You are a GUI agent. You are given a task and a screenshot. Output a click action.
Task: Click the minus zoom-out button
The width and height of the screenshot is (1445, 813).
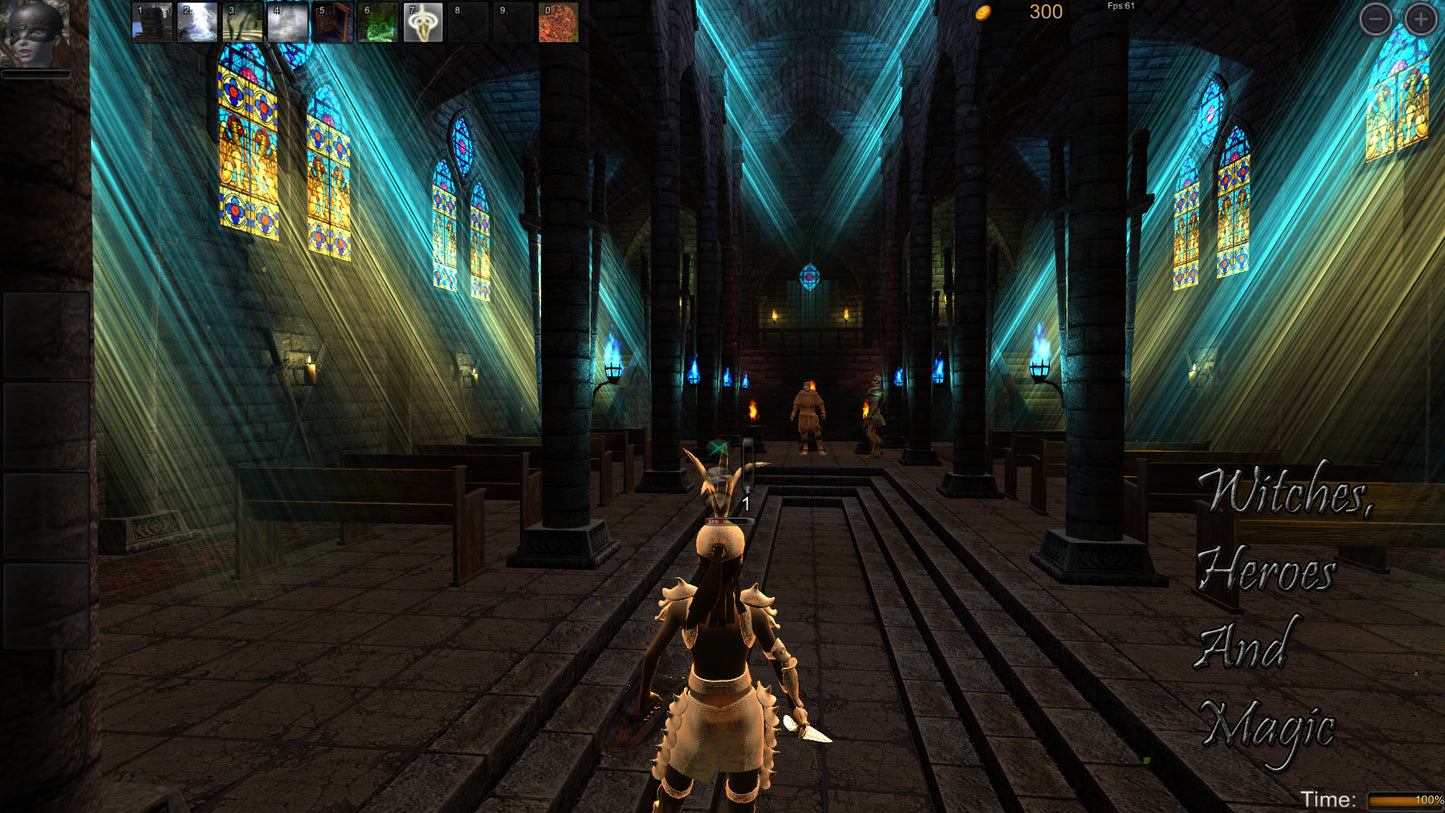[1378, 17]
